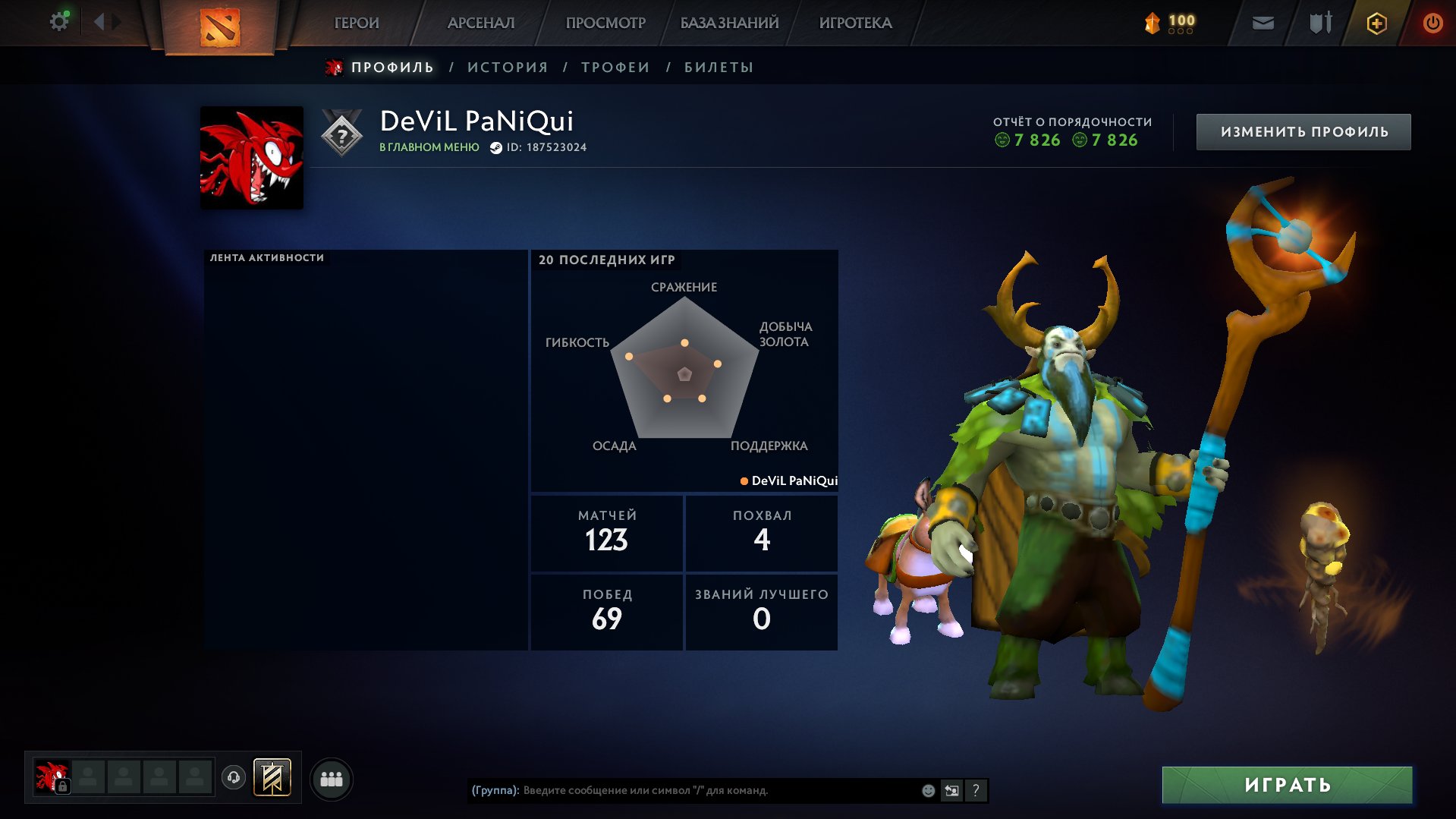Open the settings gear icon

59,21
